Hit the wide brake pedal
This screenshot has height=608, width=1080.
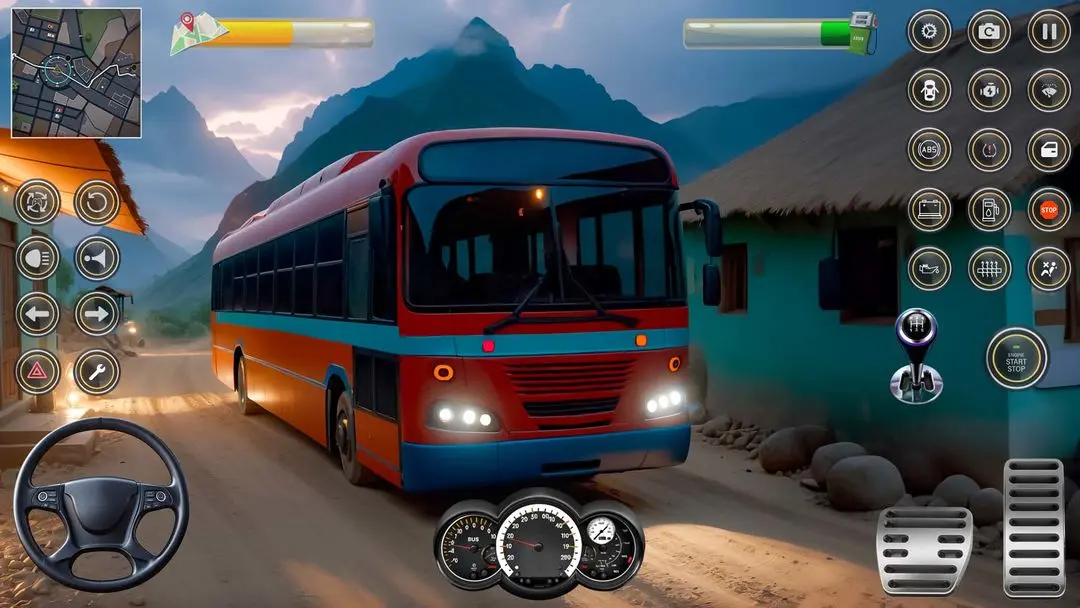924,551
